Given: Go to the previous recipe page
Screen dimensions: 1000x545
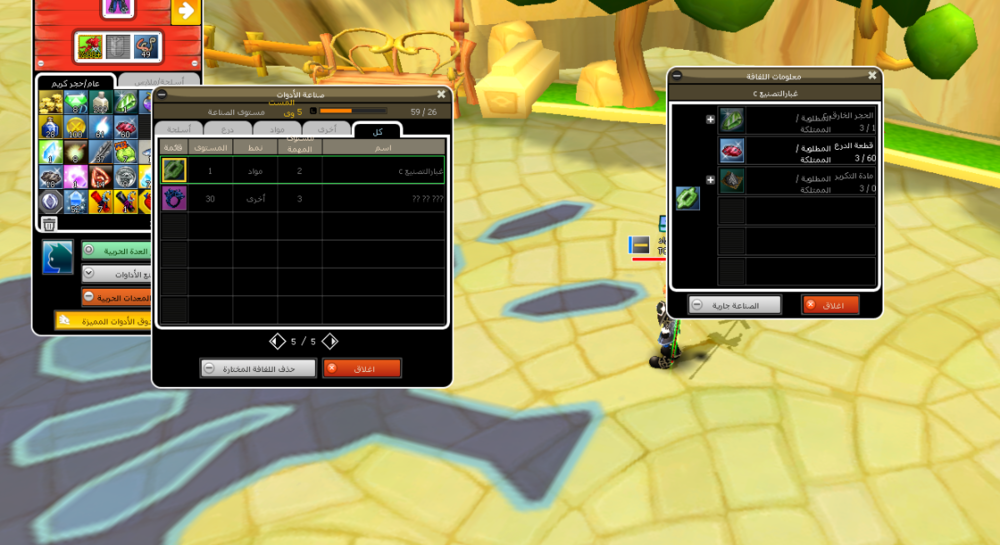Looking at the screenshot, I should click(x=278, y=341).
